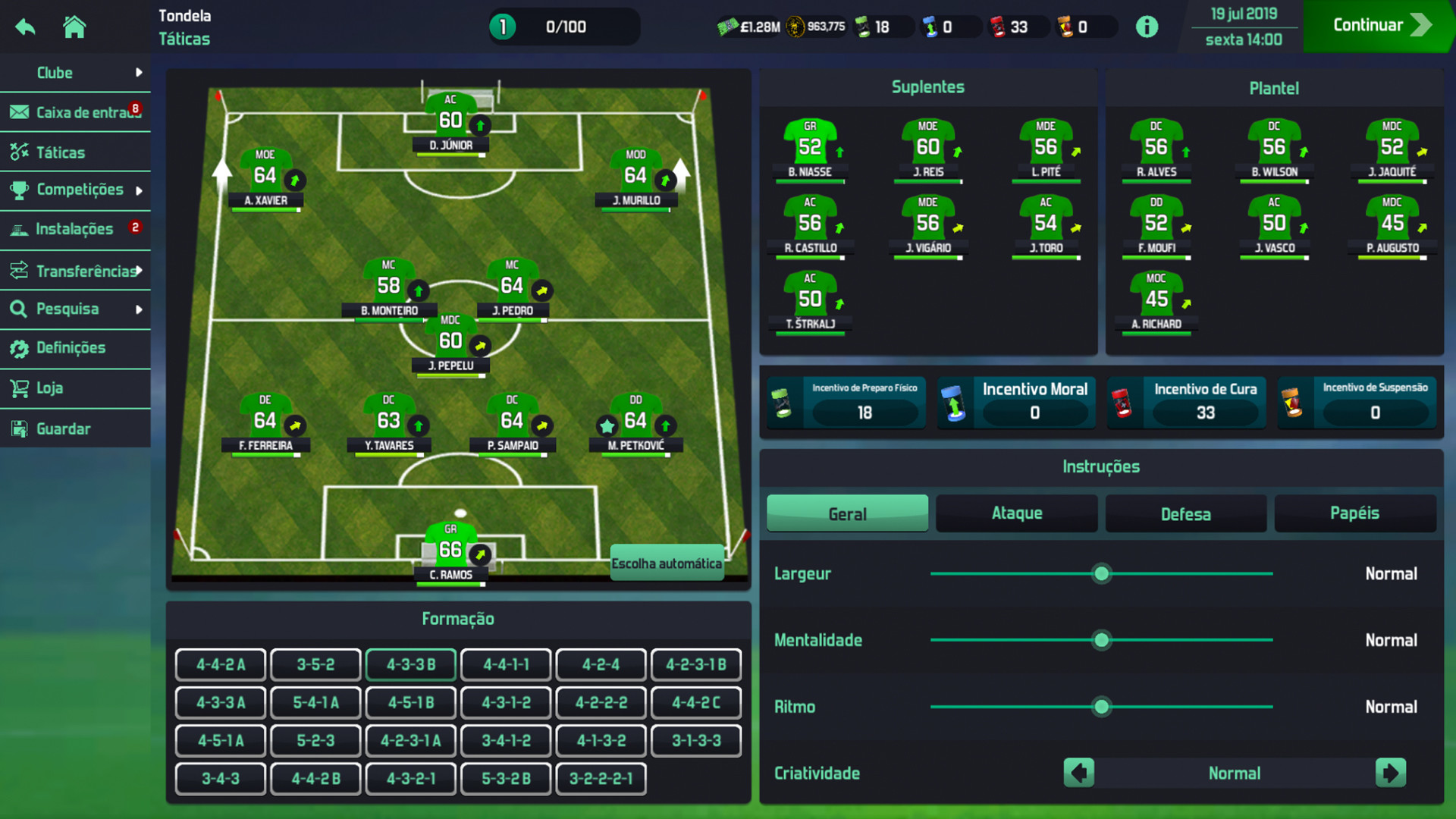Open the information icon in top bar
Image resolution: width=1456 pixels, height=819 pixels.
click(x=1147, y=25)
